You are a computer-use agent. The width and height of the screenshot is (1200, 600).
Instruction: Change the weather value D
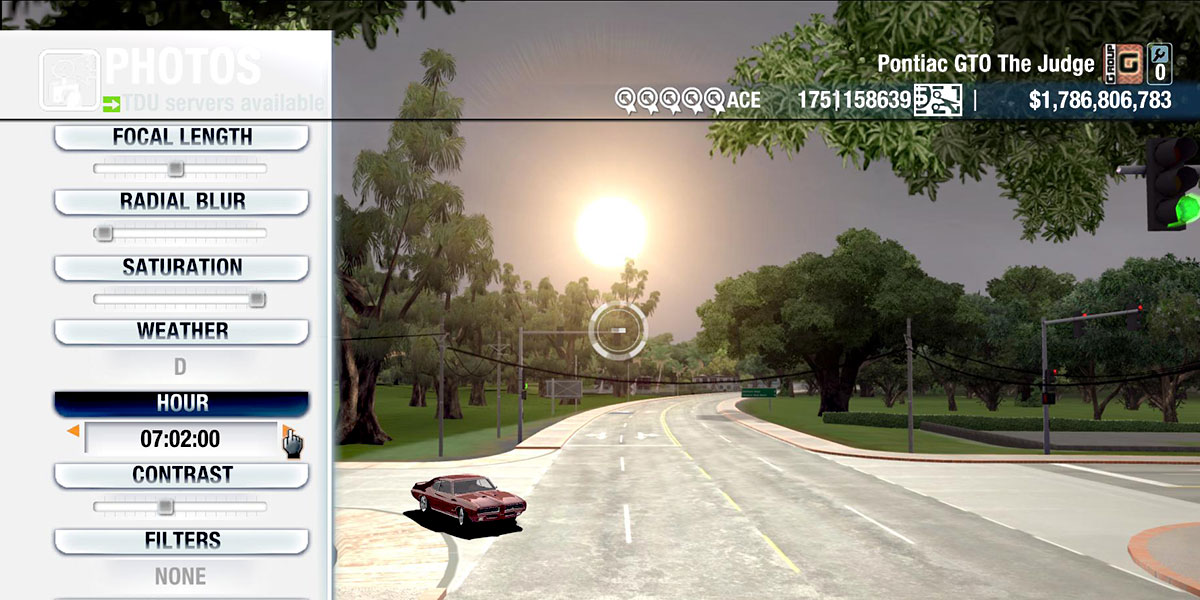click(181, 367)
